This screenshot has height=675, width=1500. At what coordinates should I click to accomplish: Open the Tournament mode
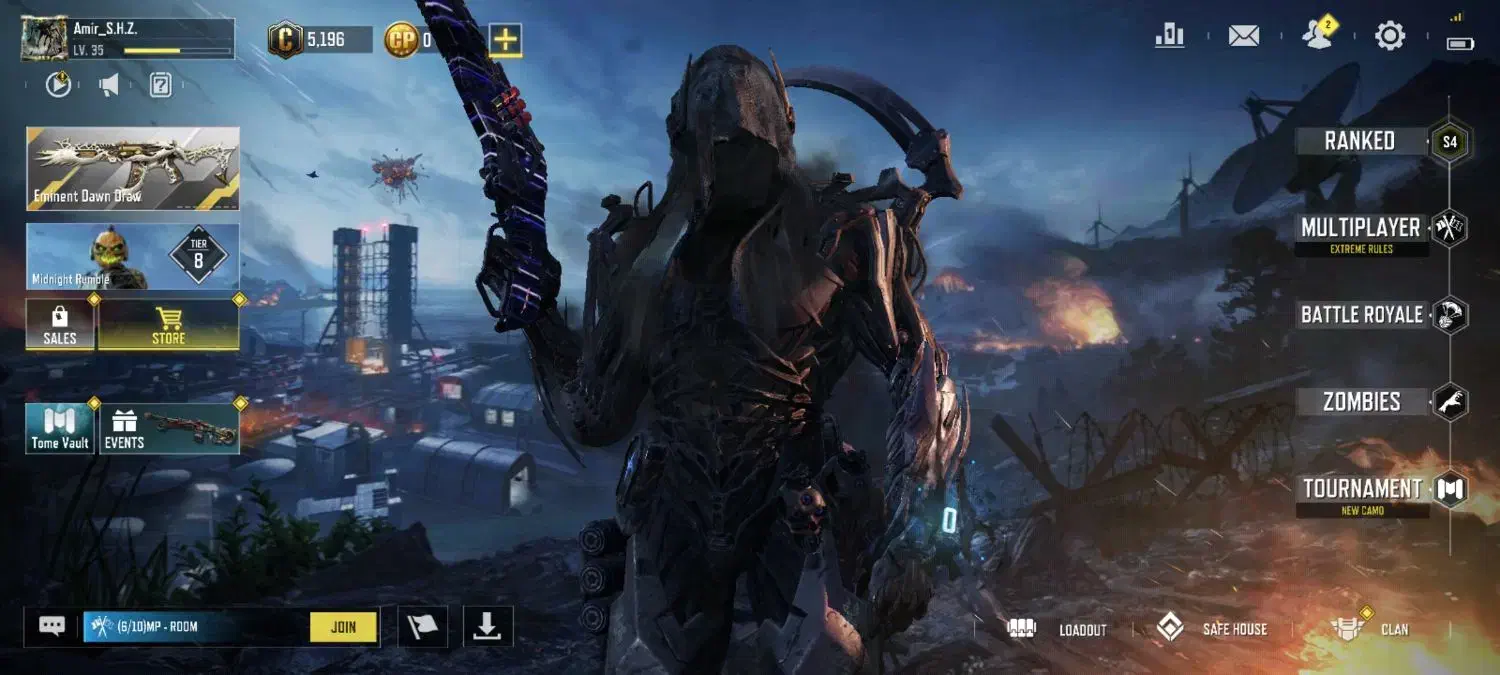1362,489
